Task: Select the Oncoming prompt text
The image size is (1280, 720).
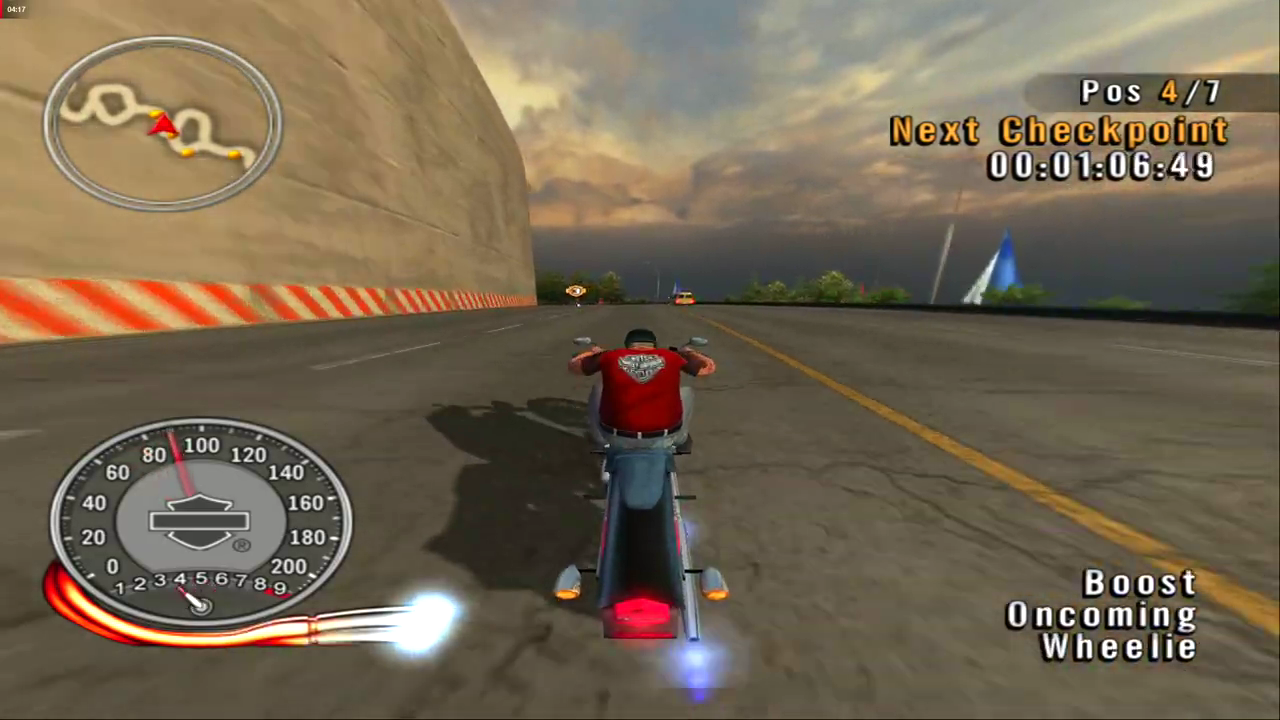Action: (x=1102, y=615)
